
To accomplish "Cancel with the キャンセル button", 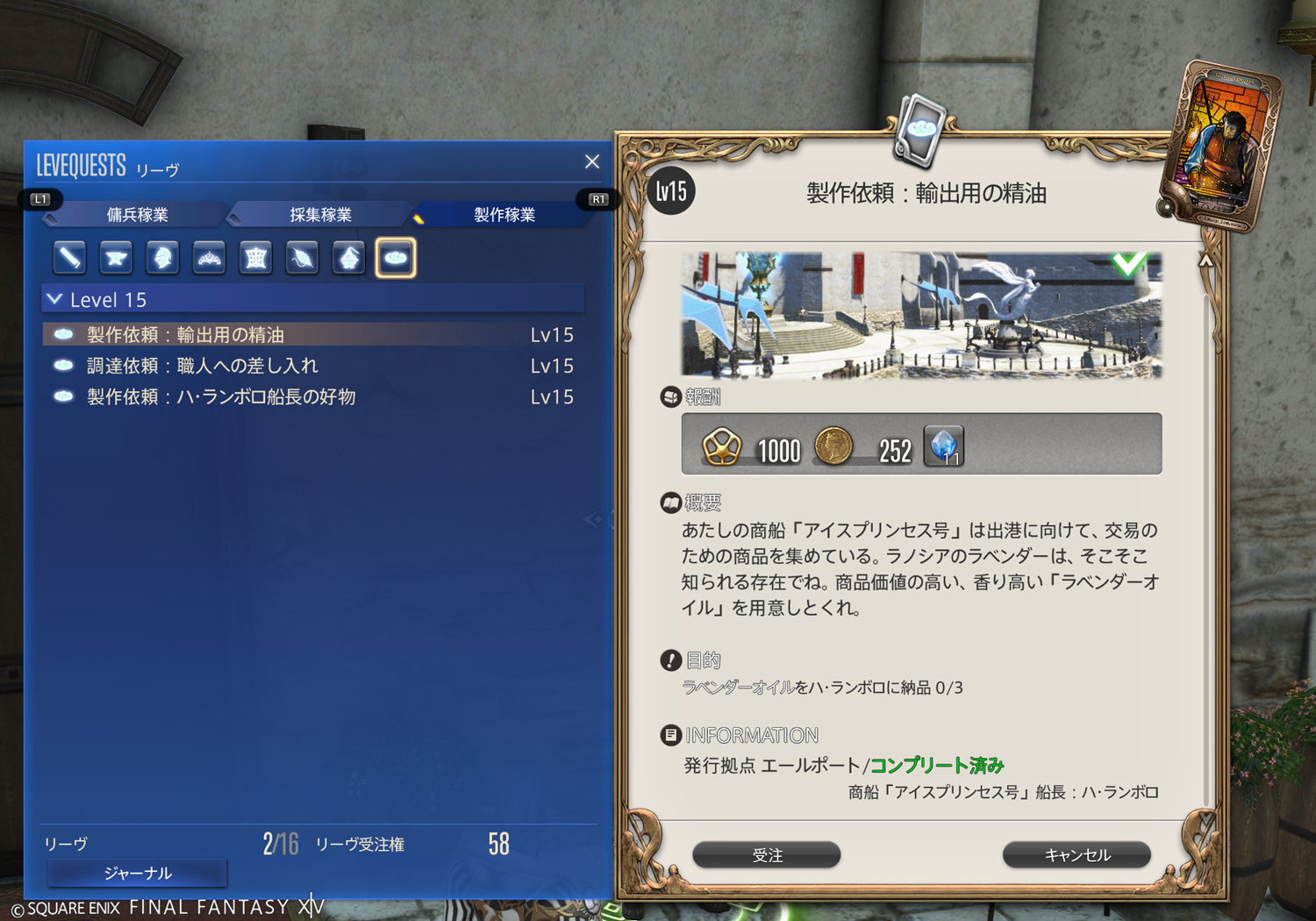I will pyautogui.click(x=1076, y=855).
